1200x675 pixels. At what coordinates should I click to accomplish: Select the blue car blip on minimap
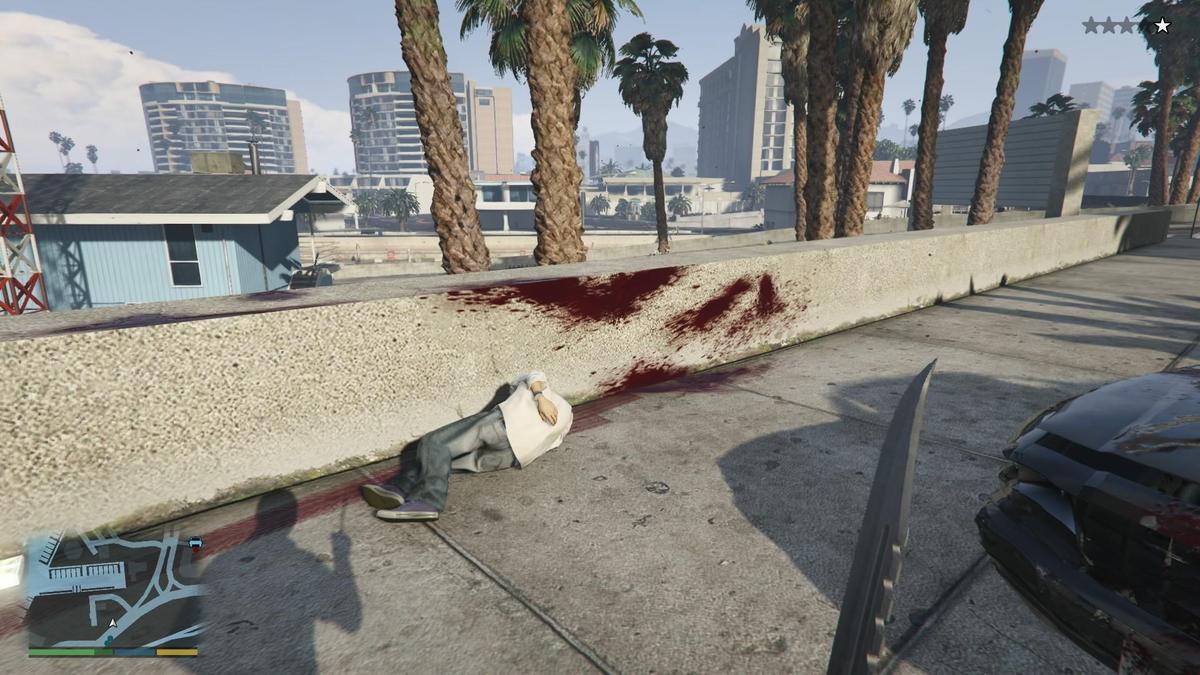195,543
